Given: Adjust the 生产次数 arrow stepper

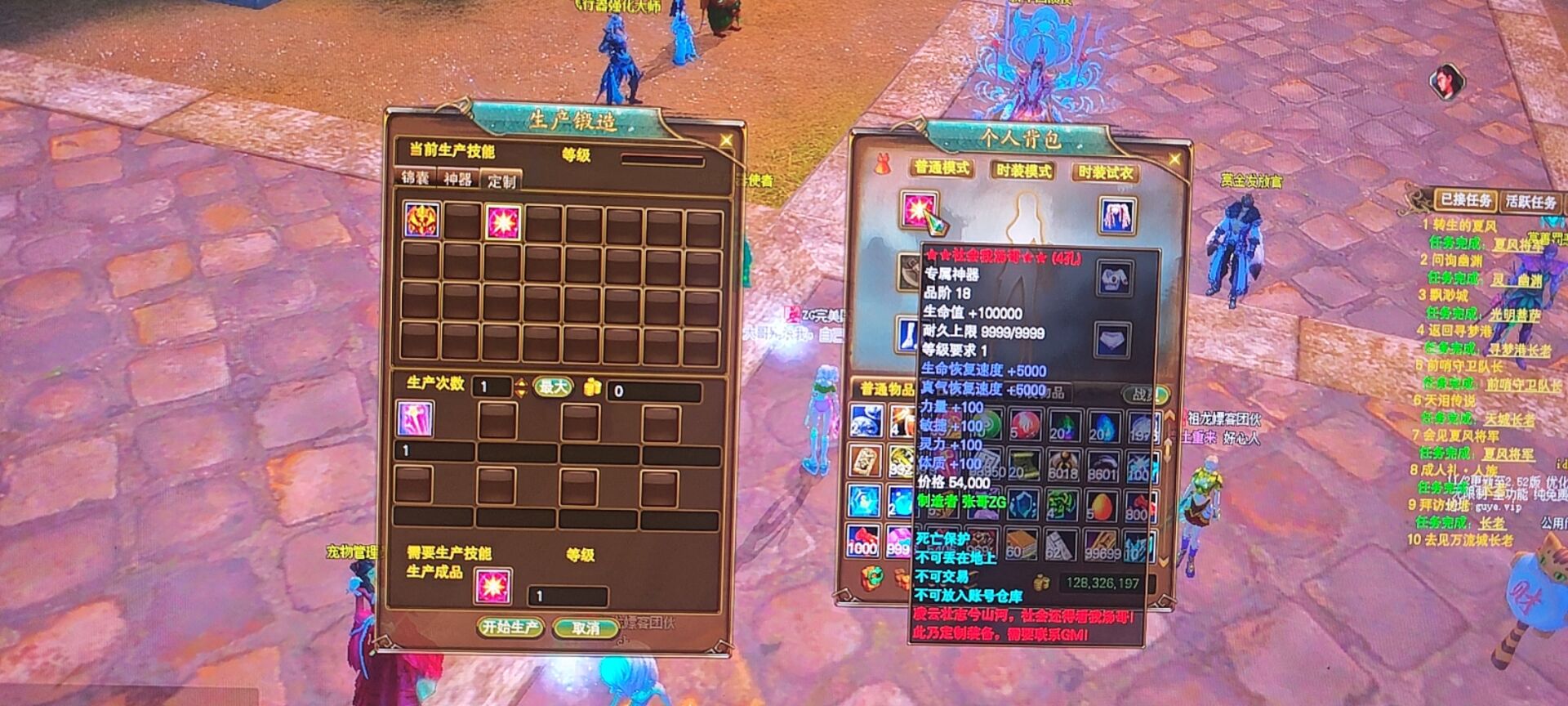Looking at the screenshot, I should 521,387.
